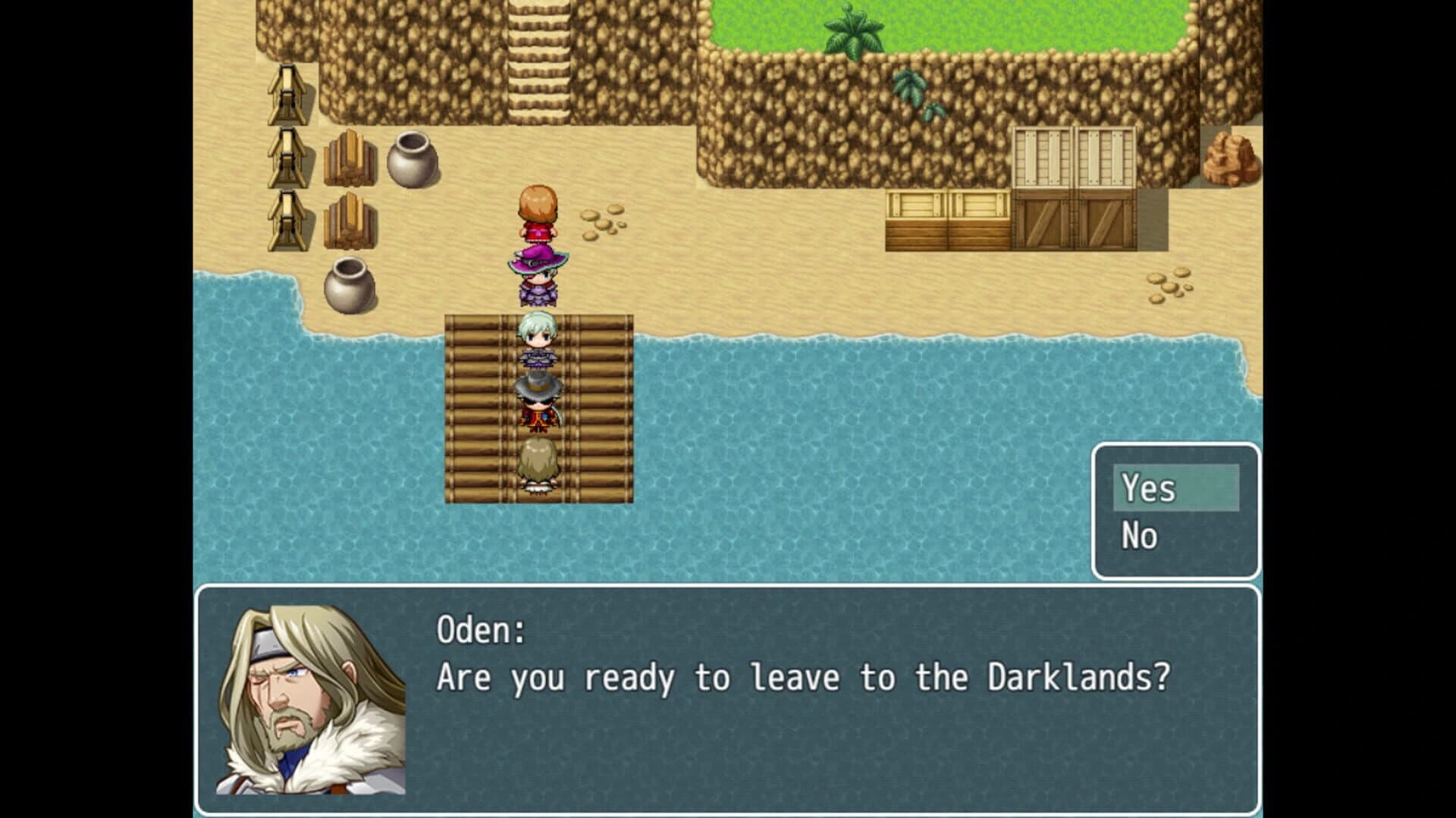Image resolution: width=1456 pixels, height=818 pixels.
Task: Click the large clay pot near the arrow barricades
Action: (x=412, y=159)
